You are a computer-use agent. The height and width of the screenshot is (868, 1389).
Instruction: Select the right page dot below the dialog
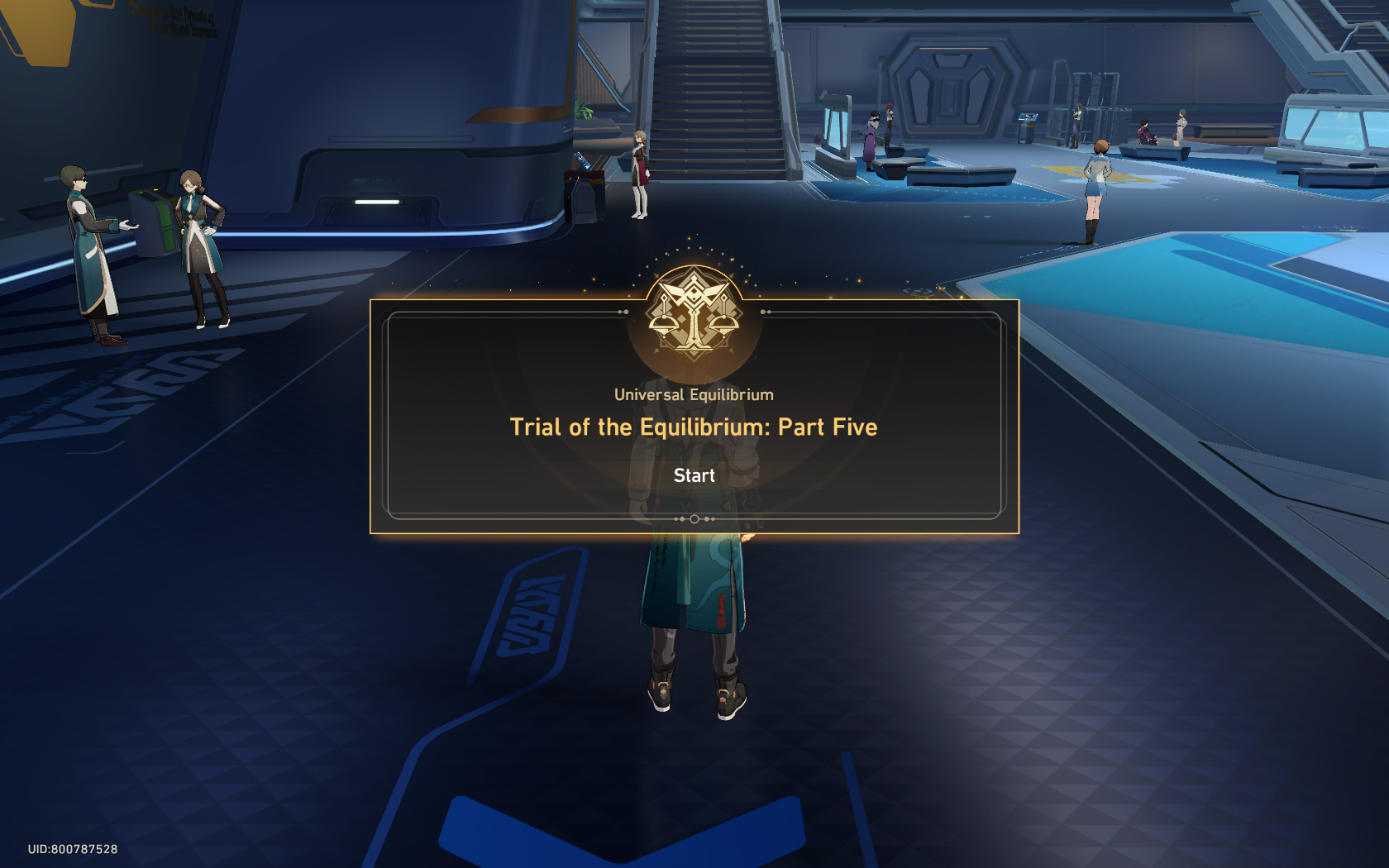click(x=708, y=519)
